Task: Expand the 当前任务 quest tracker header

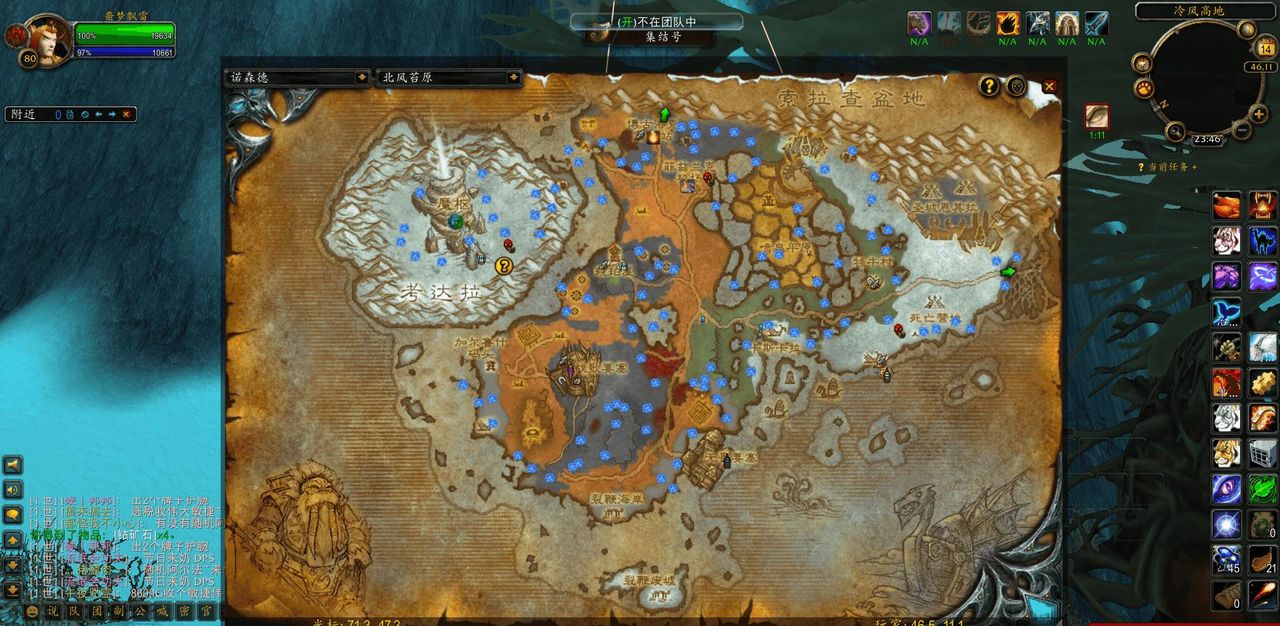Action: [1170, 167]
